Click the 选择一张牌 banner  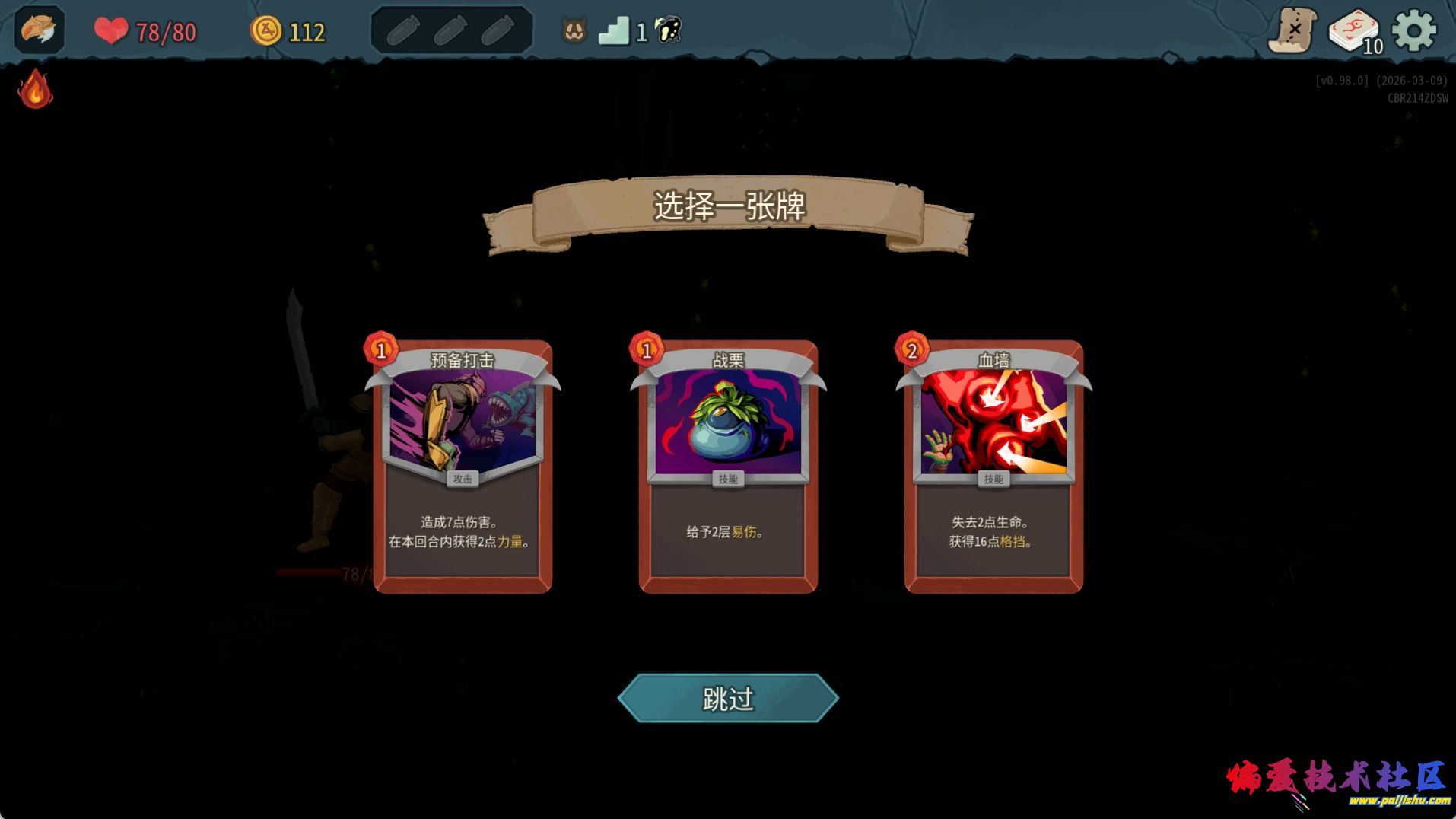728,206
